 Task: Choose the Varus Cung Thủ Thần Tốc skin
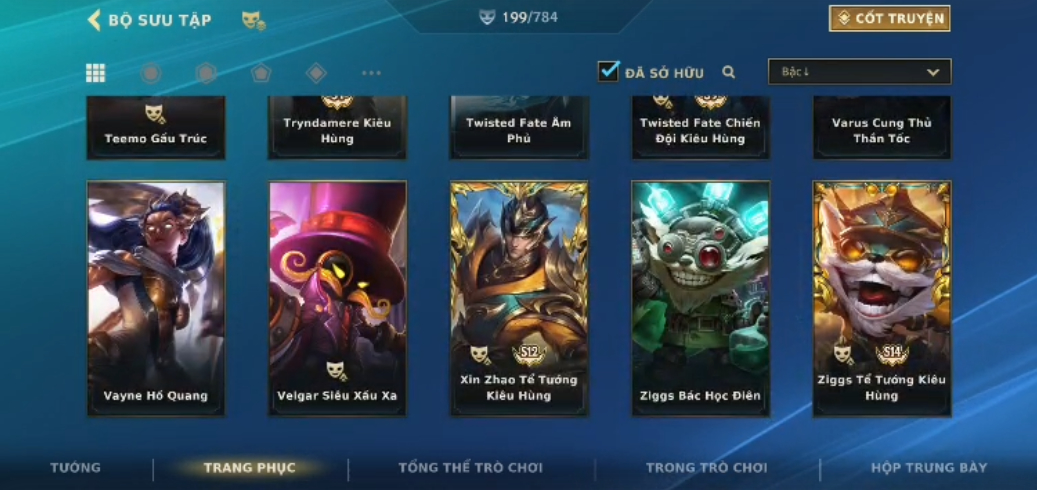tap(882, 128)
